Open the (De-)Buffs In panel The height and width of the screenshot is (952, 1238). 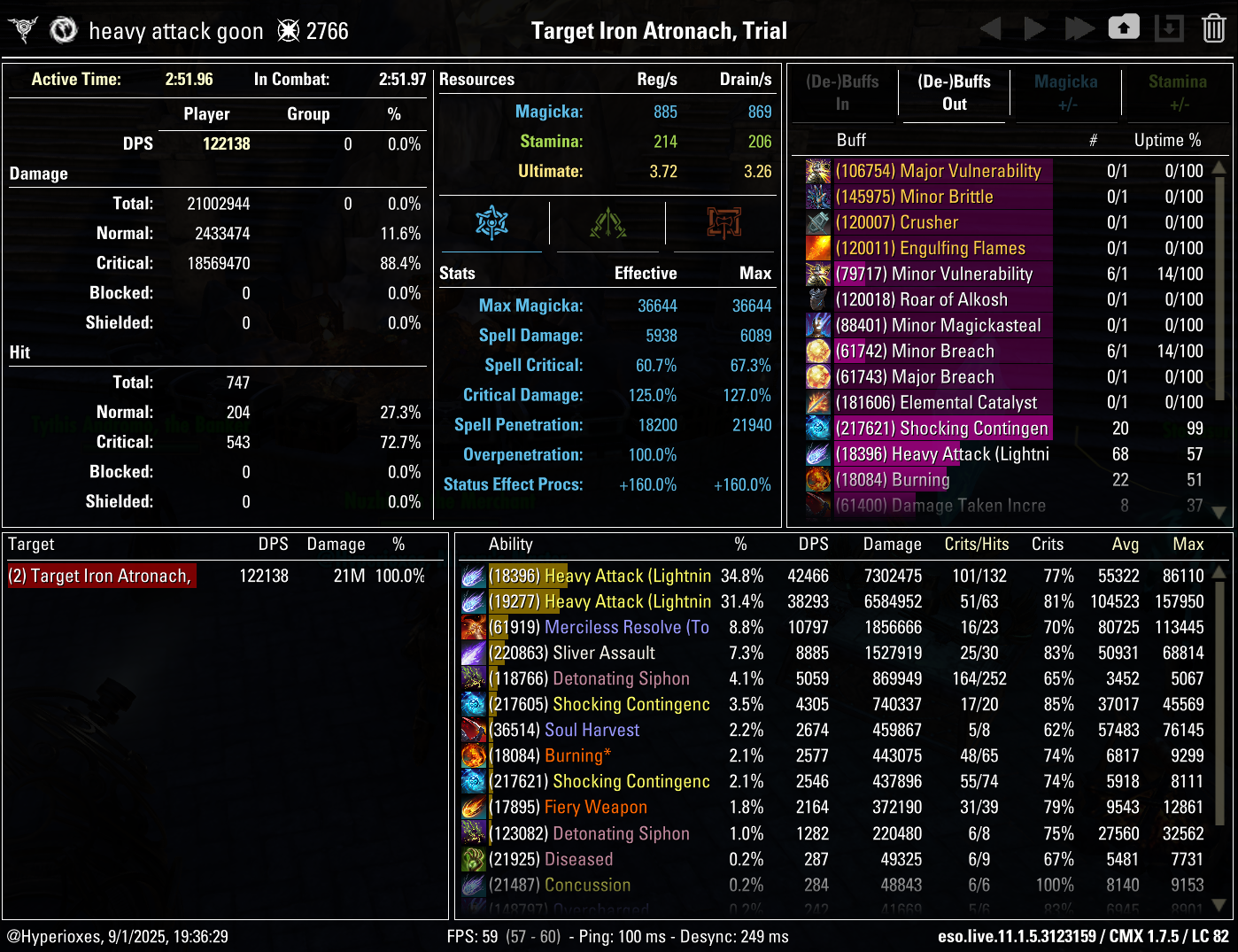pos(842,93)
